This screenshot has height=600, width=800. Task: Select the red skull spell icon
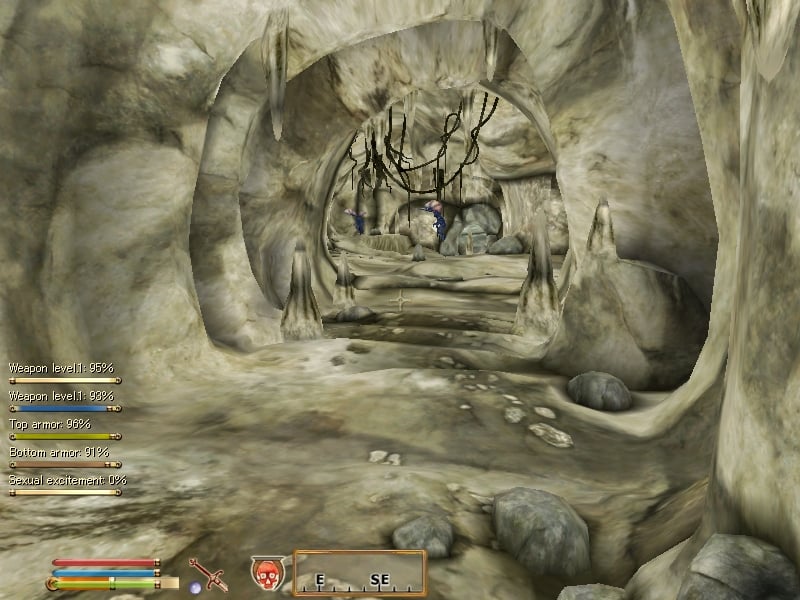point(265,573)
